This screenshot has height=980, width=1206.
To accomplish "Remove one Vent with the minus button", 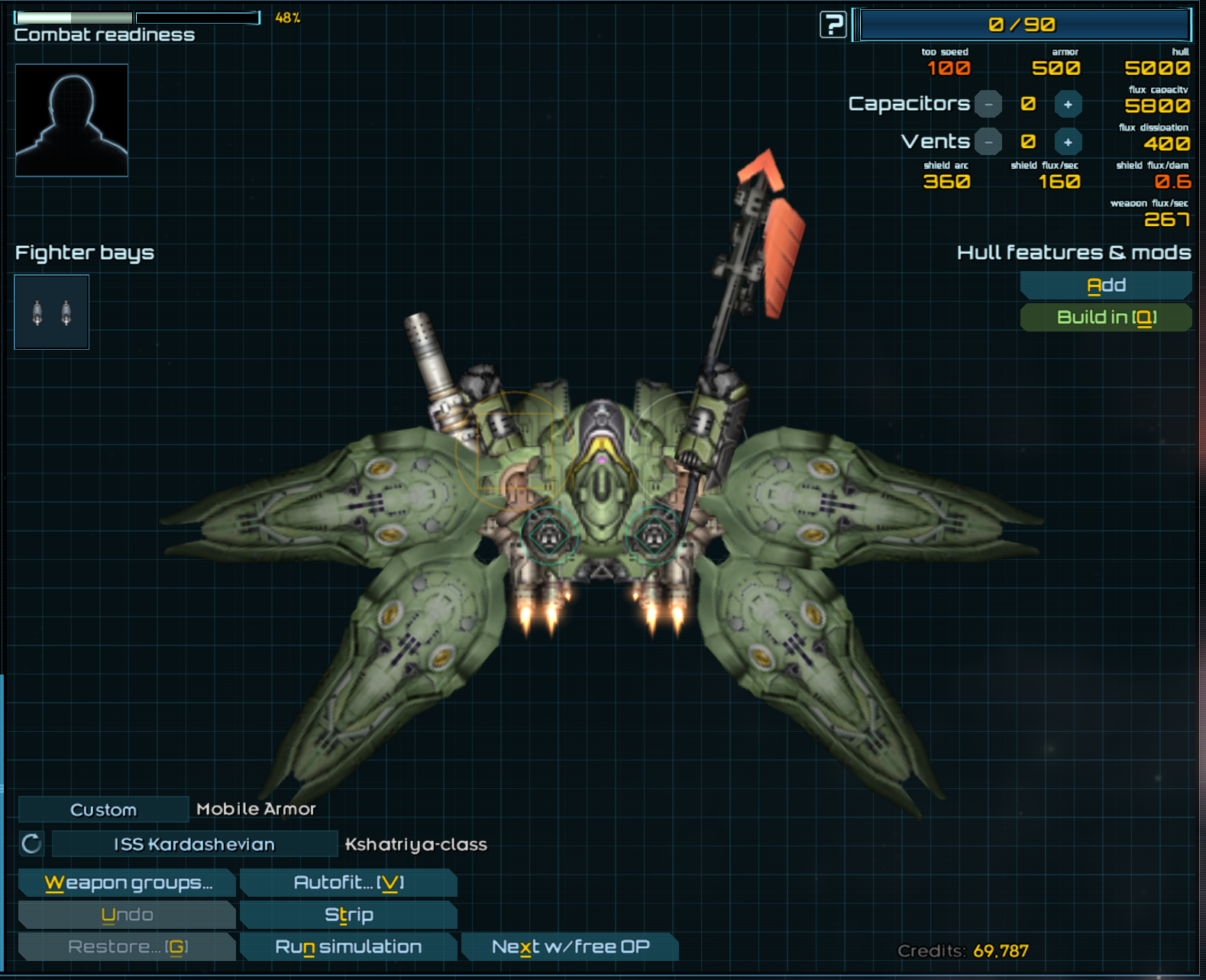I will [x=988, y=142].
